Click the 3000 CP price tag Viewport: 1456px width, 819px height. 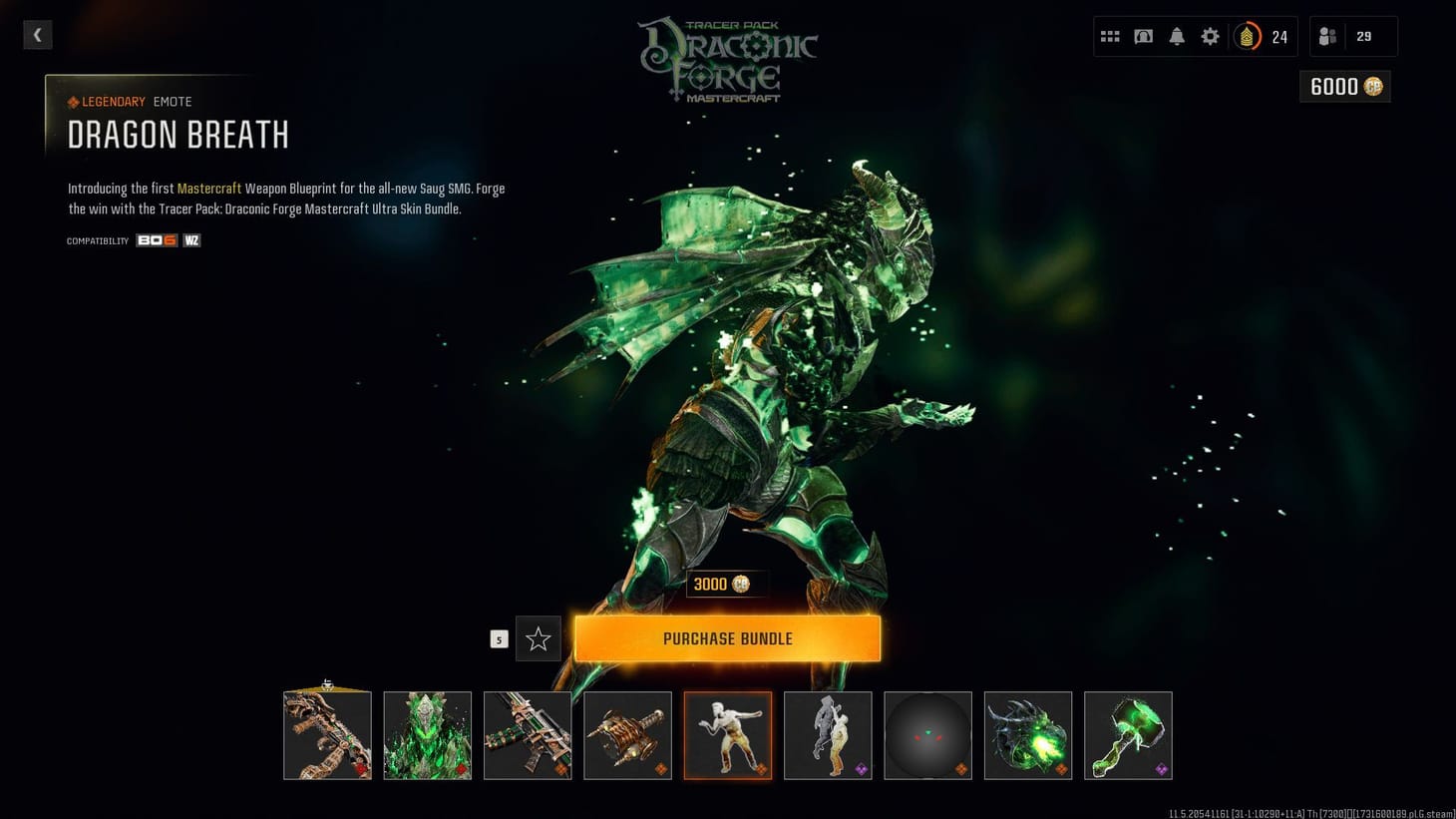[725, 584]
